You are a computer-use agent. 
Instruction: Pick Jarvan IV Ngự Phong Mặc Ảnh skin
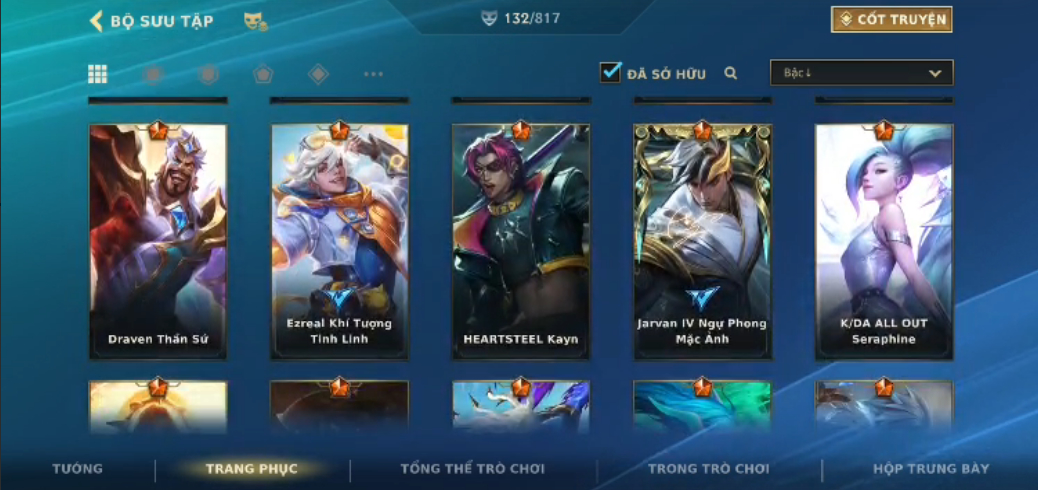click(x=702, y=240)
